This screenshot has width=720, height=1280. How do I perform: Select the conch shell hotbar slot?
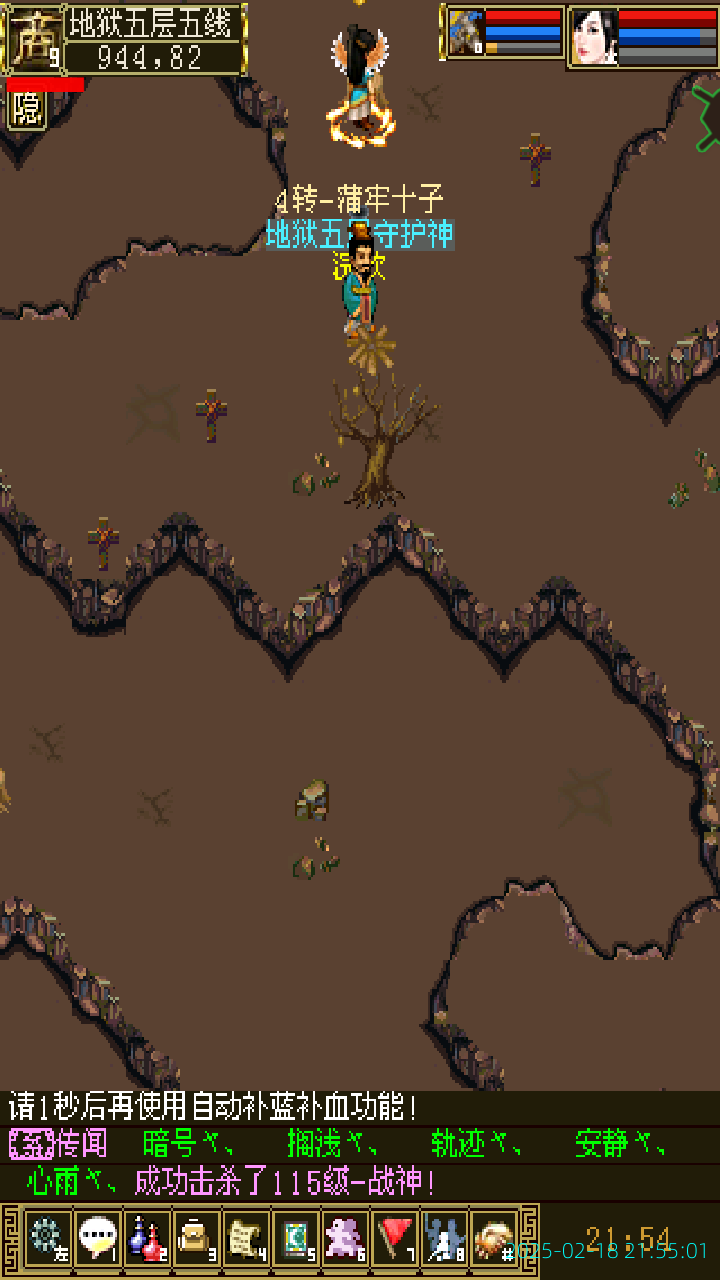pyautogui.click(x=494, y=1239)
